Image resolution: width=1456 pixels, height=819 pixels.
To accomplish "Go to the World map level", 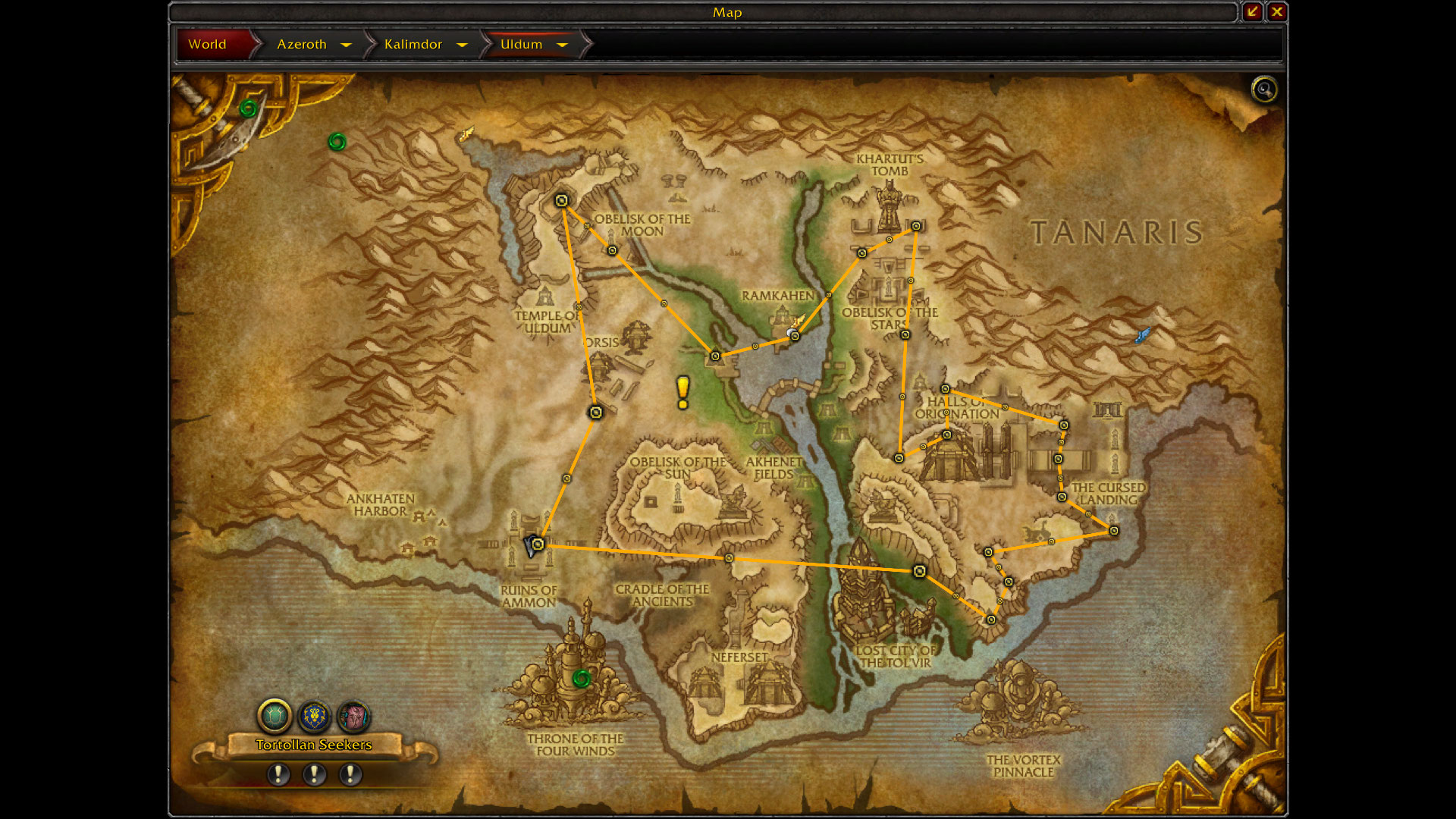I will point(208,44).
